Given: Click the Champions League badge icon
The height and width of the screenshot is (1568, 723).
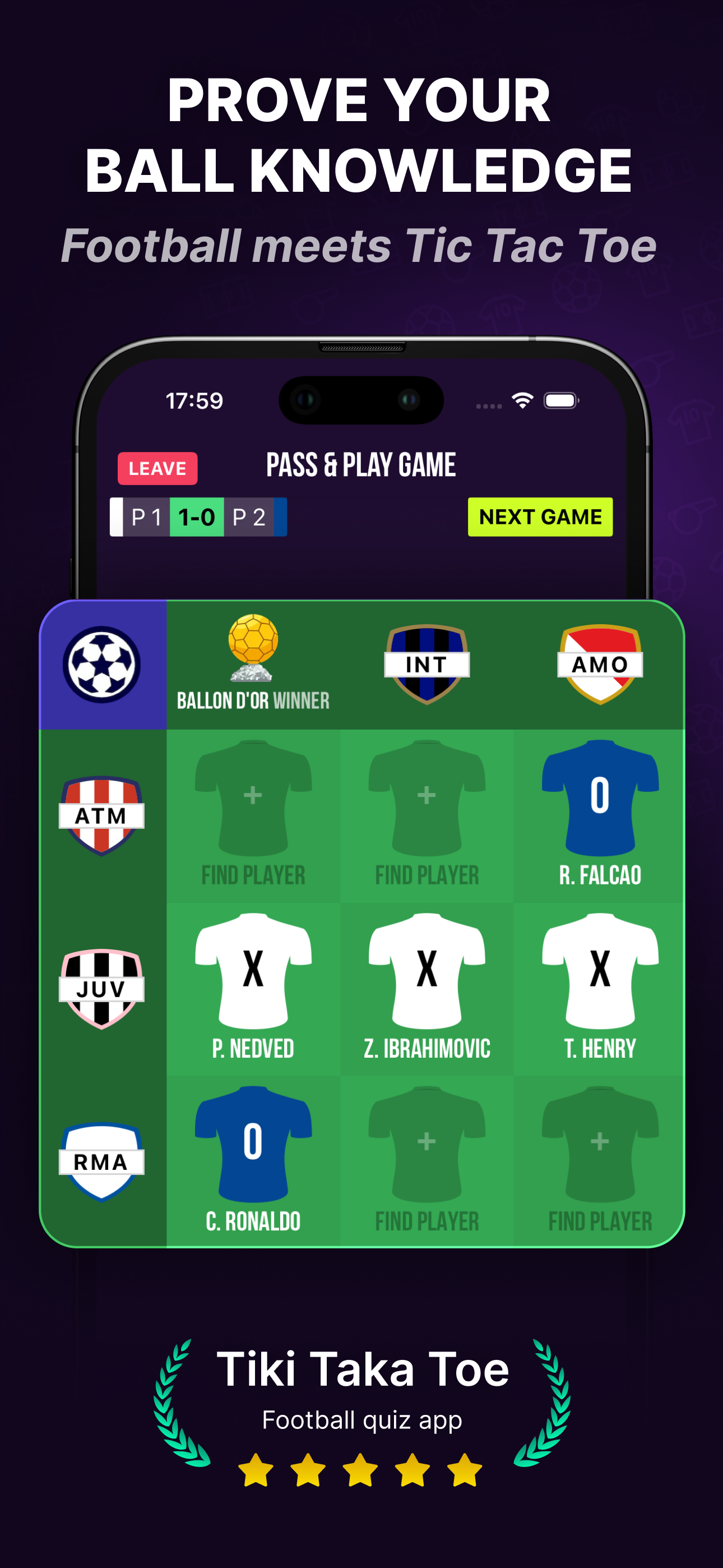Looking at the screenshot, I should click(101, 665).
